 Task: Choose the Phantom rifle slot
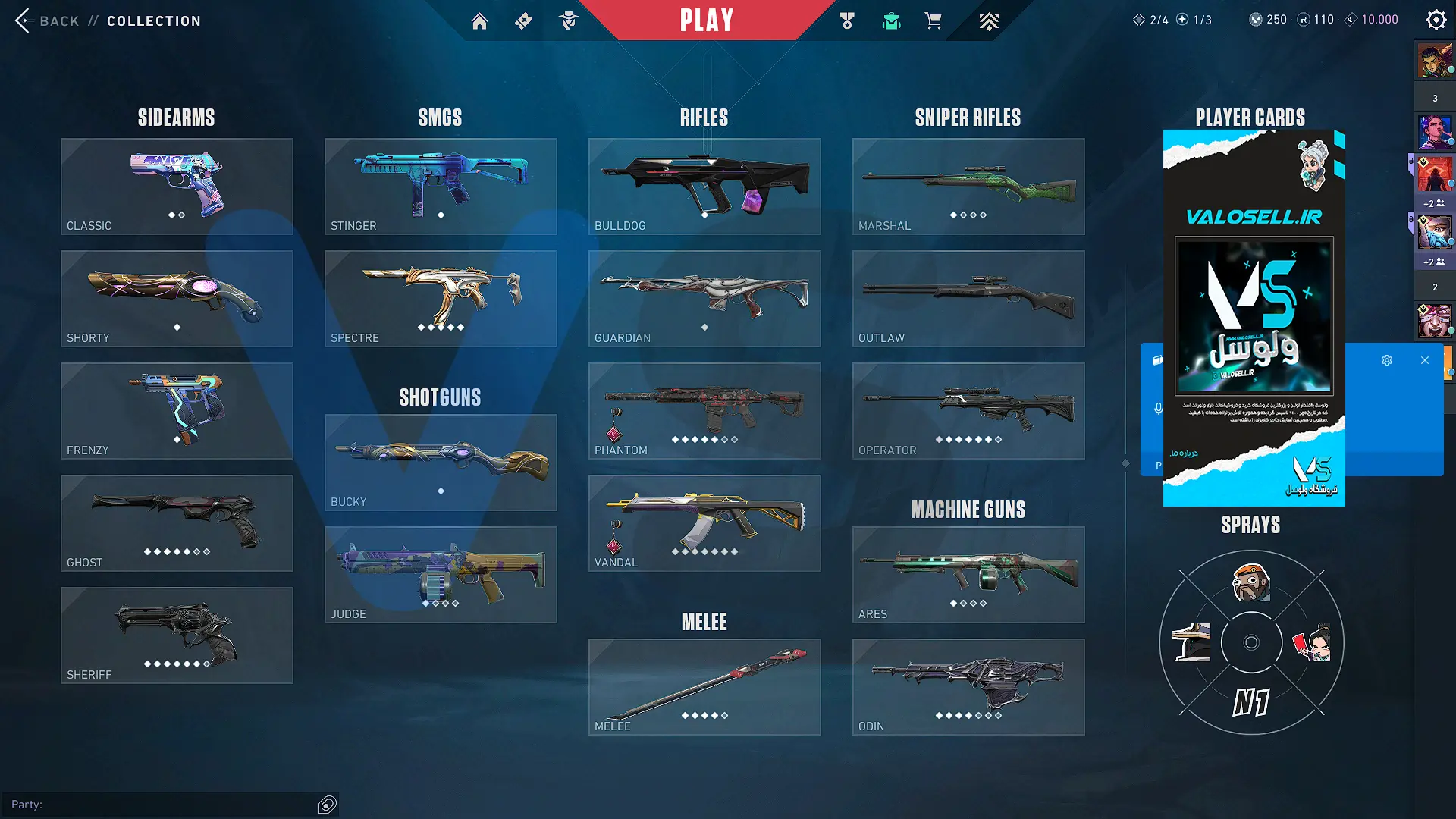pyautogui.click(x=704, y=410)
